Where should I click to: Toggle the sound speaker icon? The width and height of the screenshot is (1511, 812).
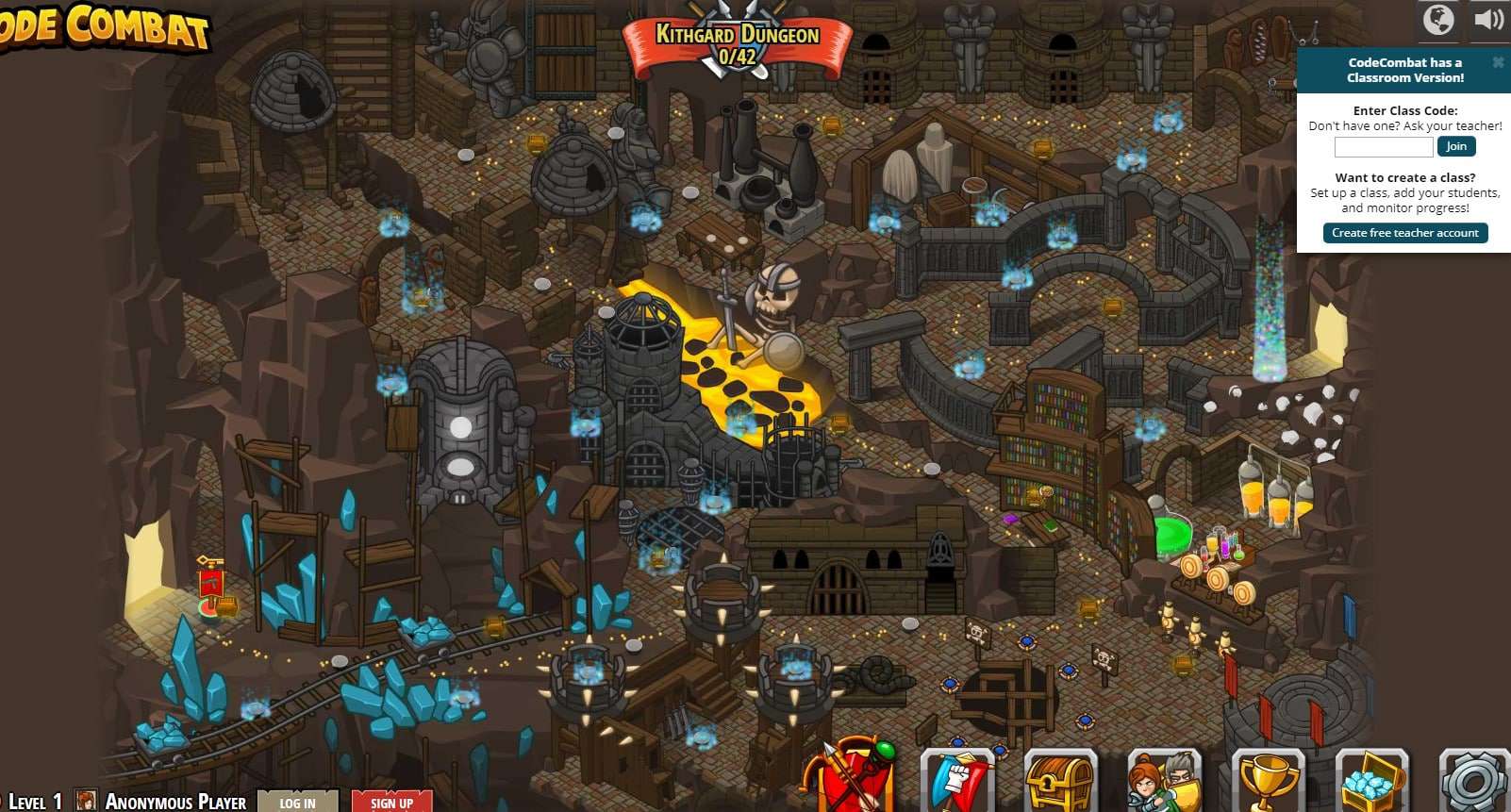(x=1488, y=20)
